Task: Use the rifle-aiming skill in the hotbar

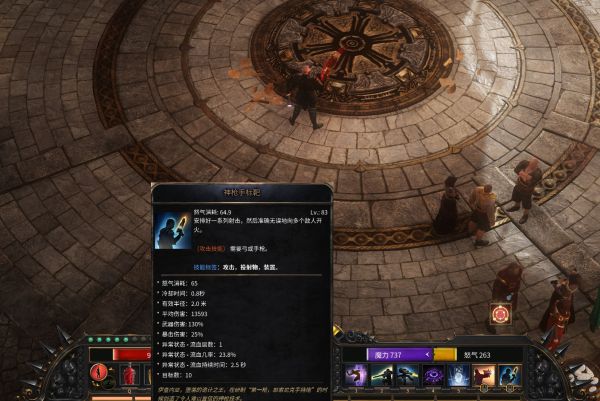Action: 381,376
